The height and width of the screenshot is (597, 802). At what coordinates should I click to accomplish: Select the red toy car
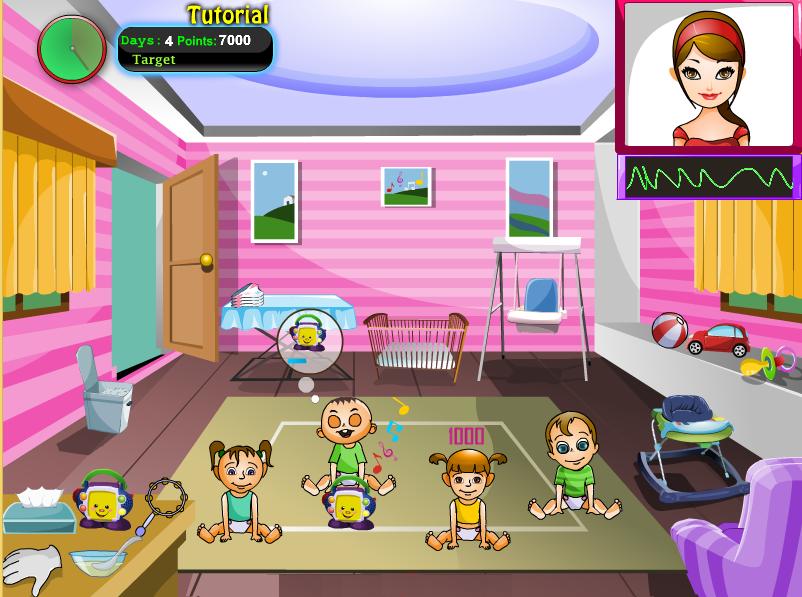718,340
